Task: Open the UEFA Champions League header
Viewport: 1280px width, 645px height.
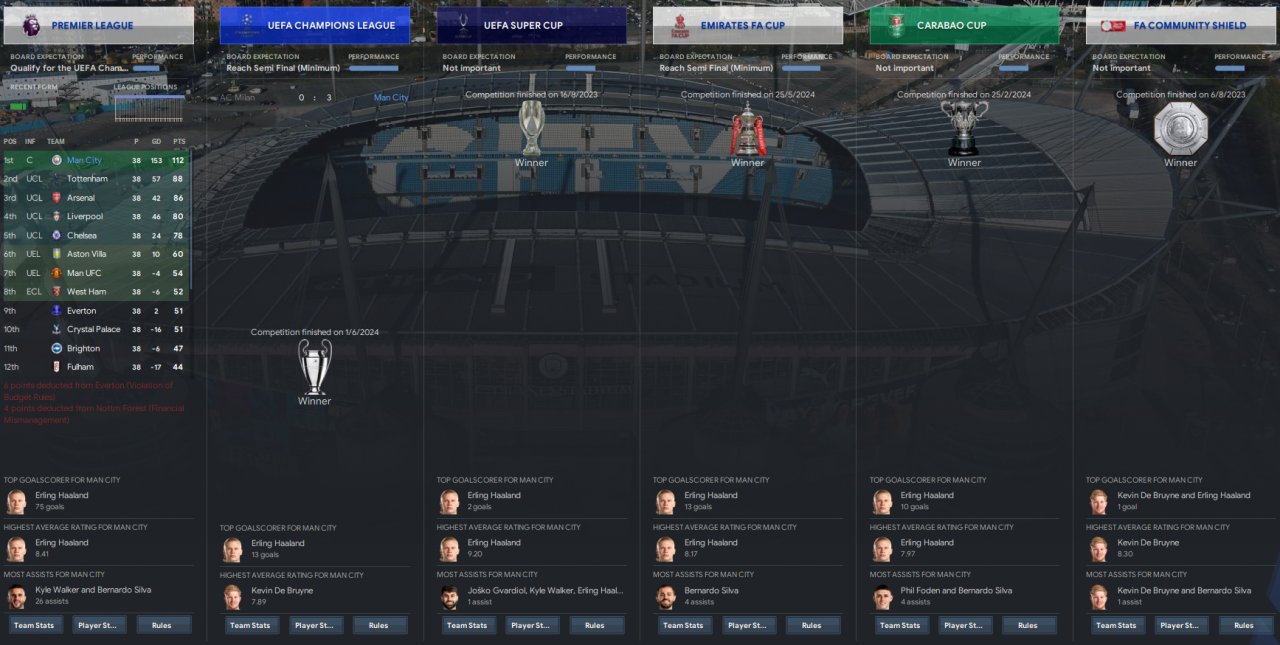Action: click(315, 25)
